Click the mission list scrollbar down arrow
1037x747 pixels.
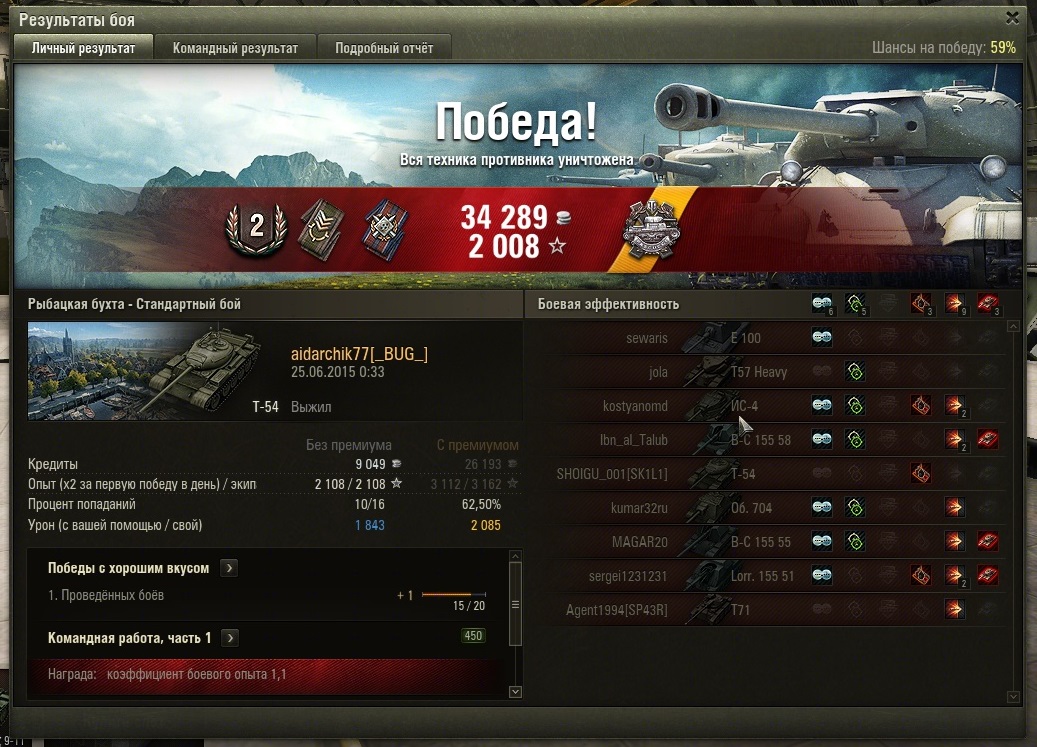click(x=516, y=691)
